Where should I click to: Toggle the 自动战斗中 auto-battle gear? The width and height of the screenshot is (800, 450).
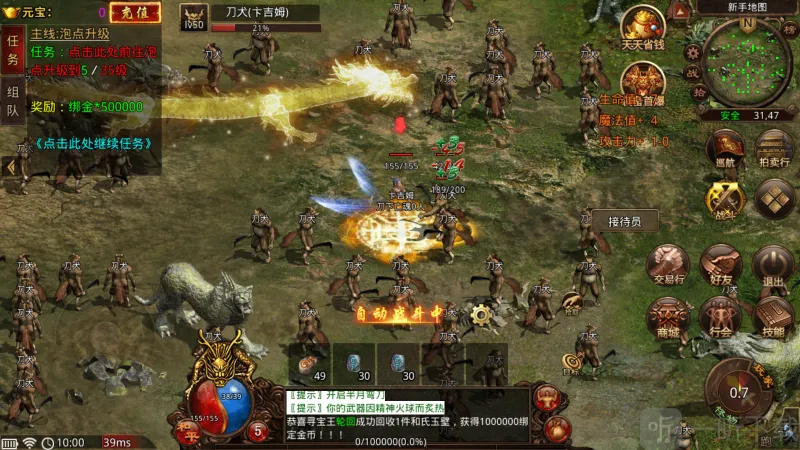point(481,314)
